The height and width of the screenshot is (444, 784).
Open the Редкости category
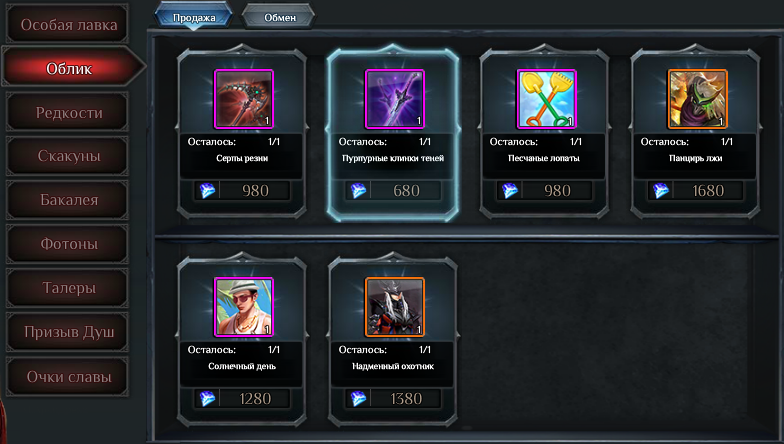point(68,112)
